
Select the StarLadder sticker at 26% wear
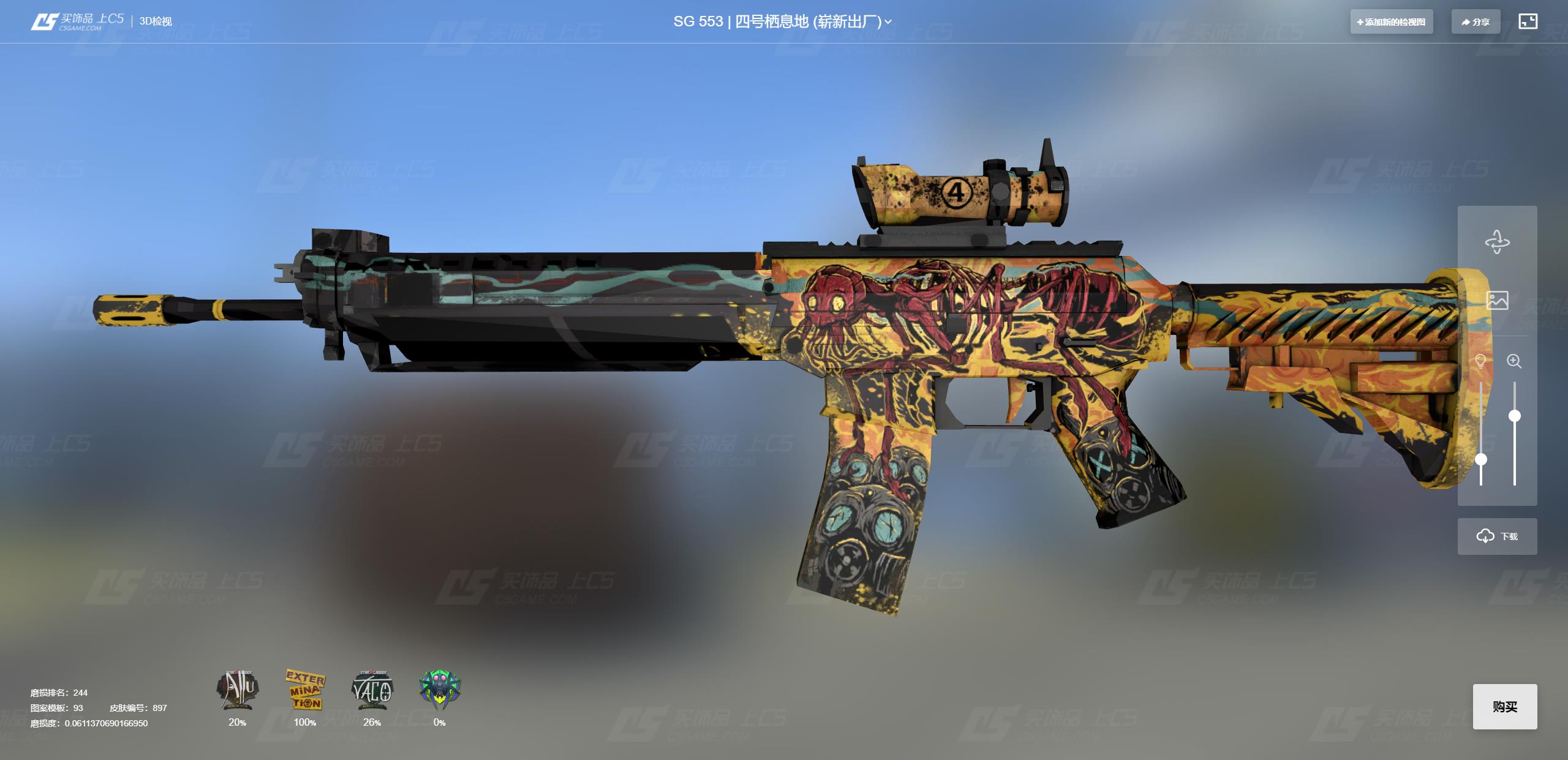pyautogui.click(x=372, y=690)
